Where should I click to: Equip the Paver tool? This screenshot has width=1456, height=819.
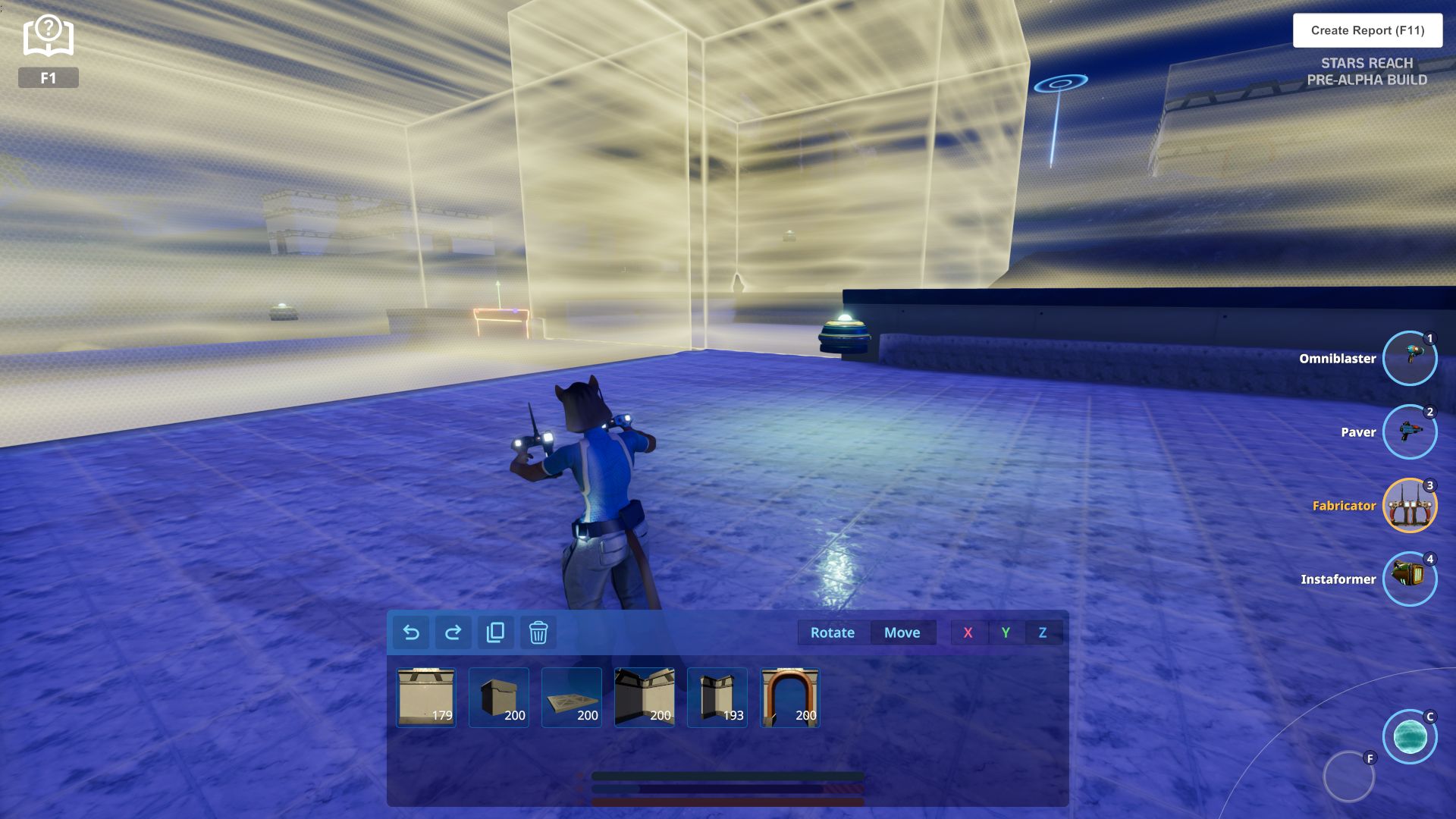click(1409, 432)
